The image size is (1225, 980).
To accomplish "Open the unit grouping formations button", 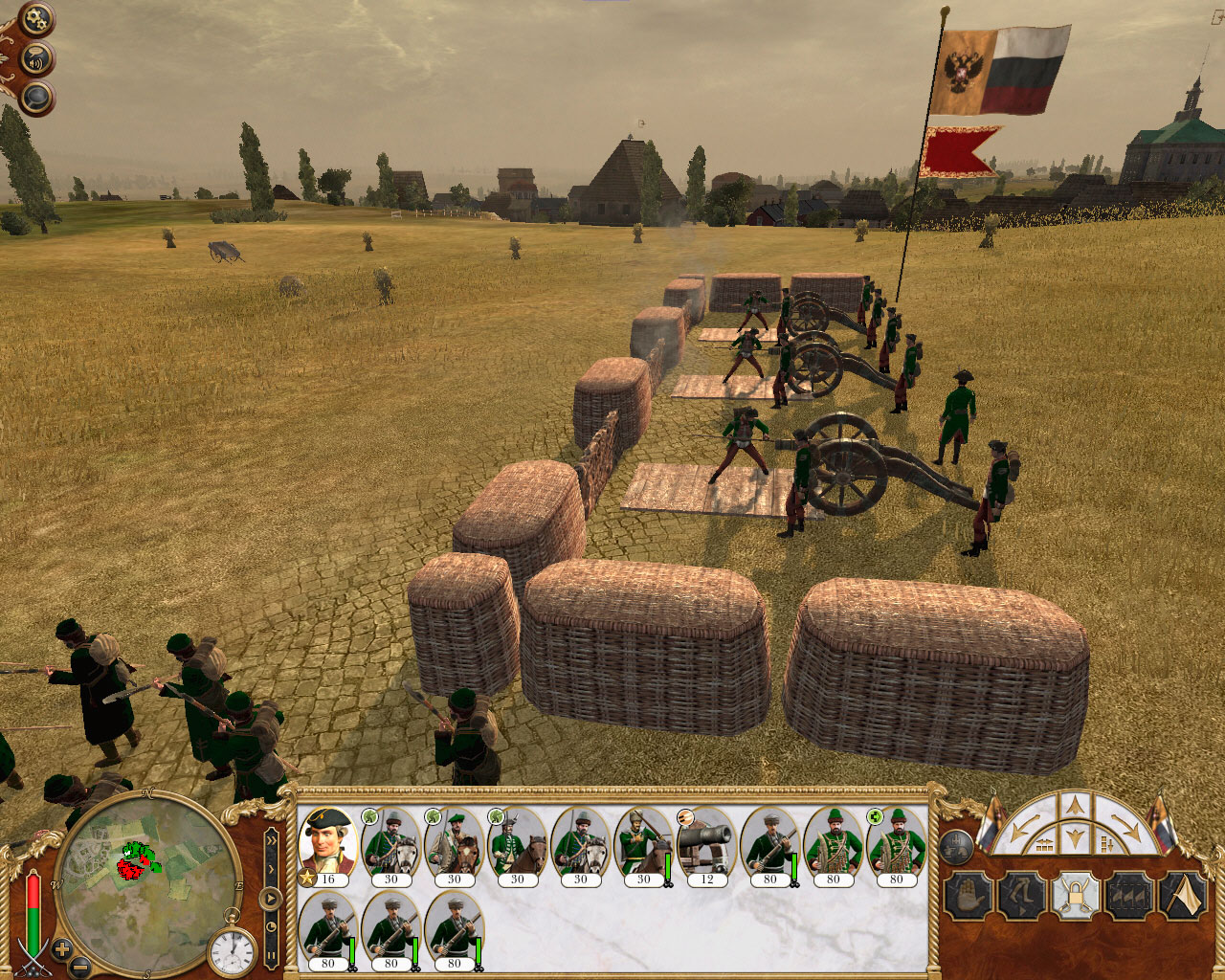I will 957,845.
